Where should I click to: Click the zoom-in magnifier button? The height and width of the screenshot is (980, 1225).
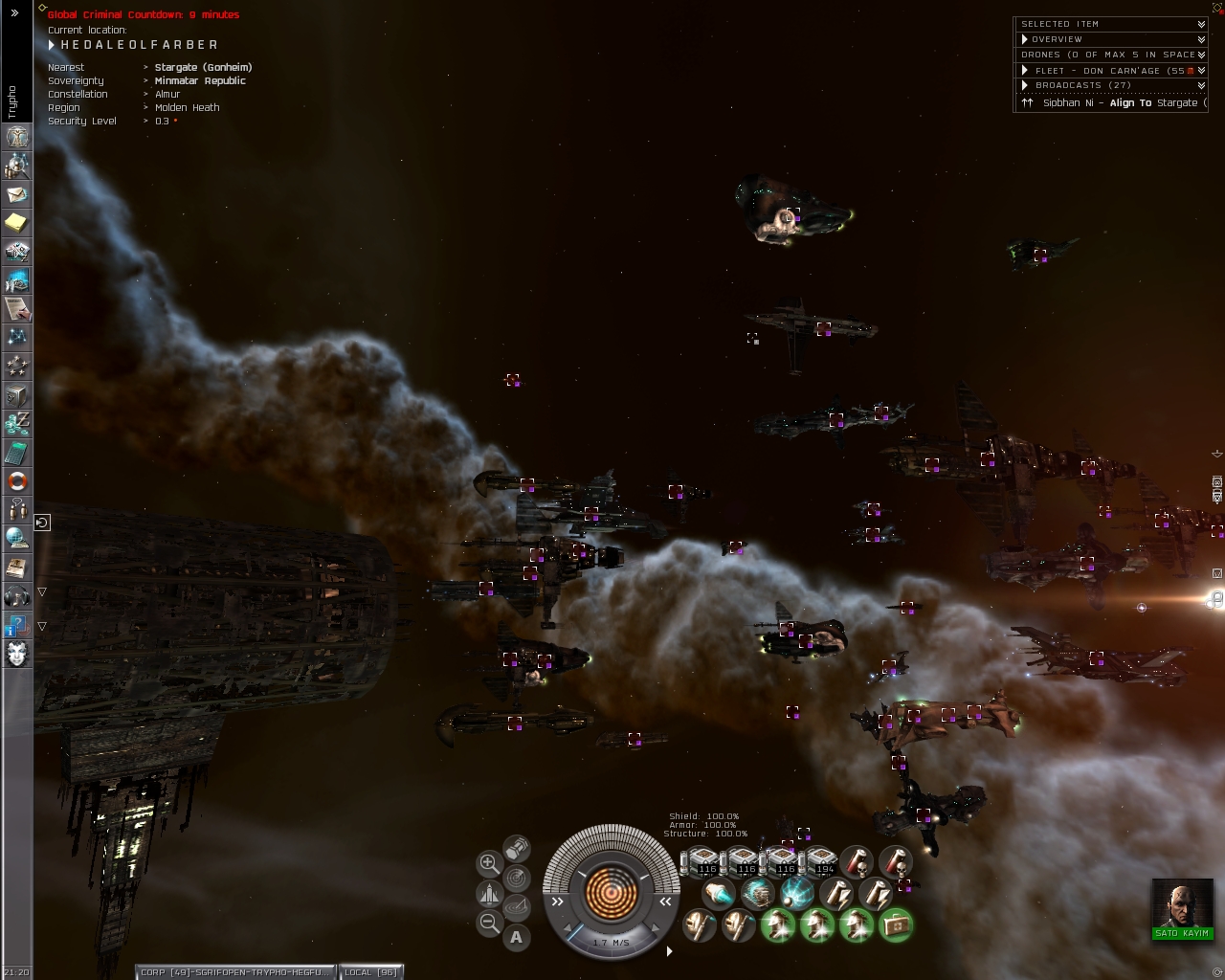(x=489, y=863)
